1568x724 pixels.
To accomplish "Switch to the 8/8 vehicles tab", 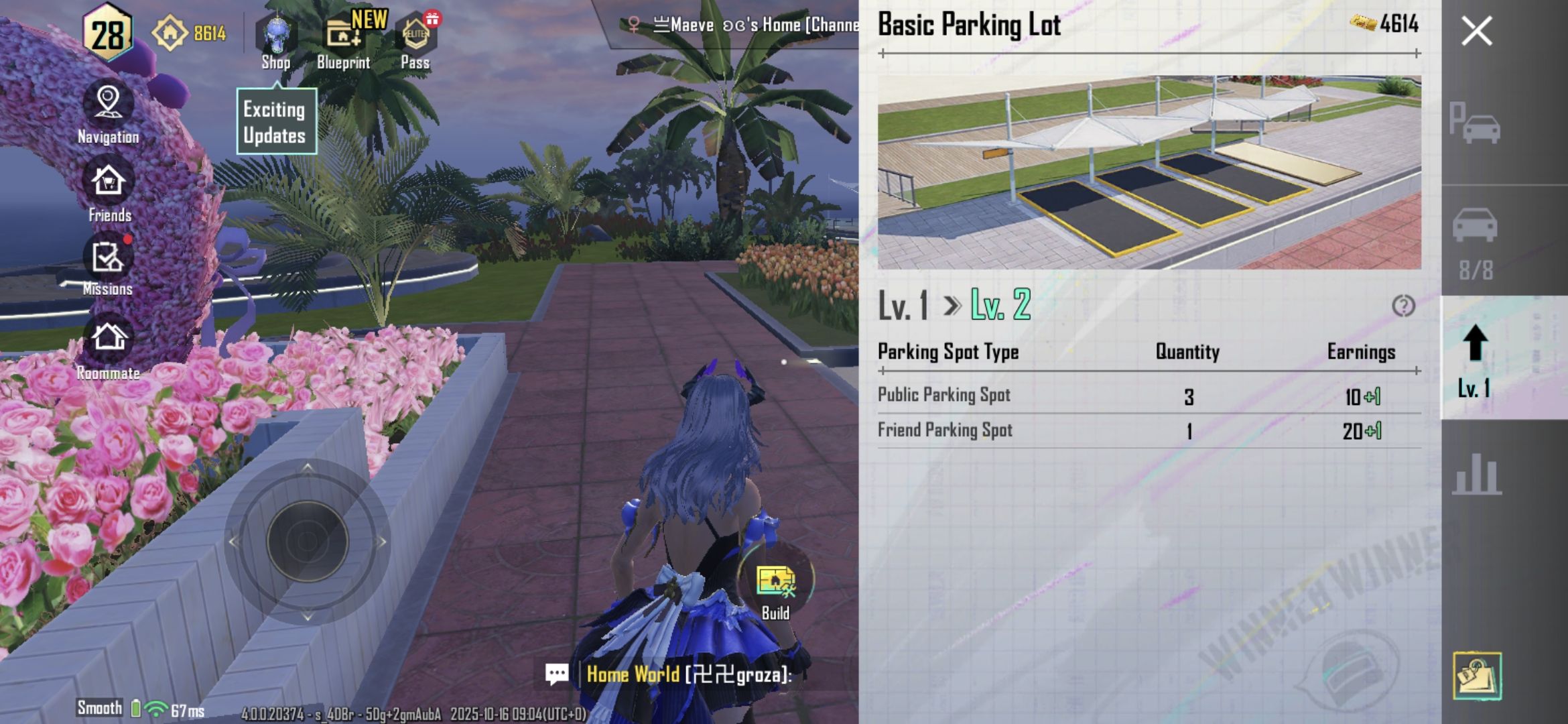I will (1475, 241).
